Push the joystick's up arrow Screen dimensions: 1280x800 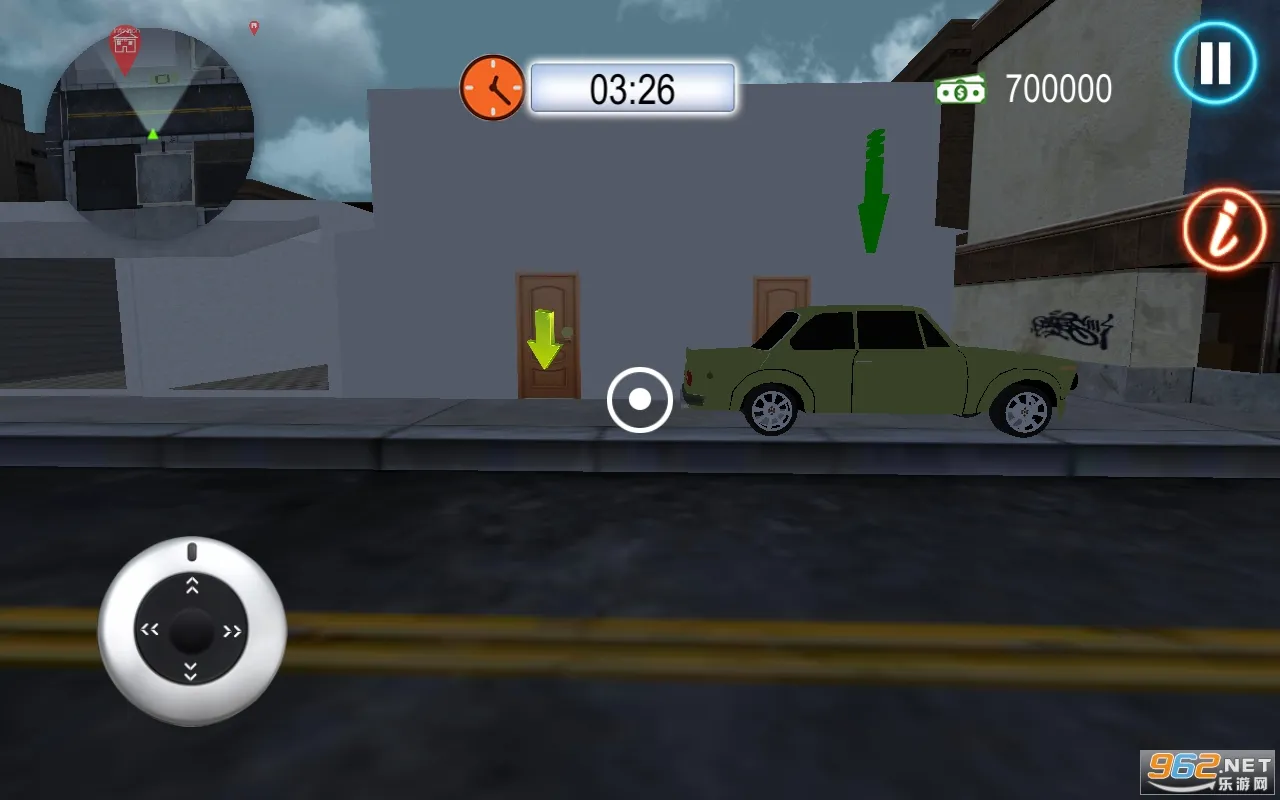tap(192, 585)
